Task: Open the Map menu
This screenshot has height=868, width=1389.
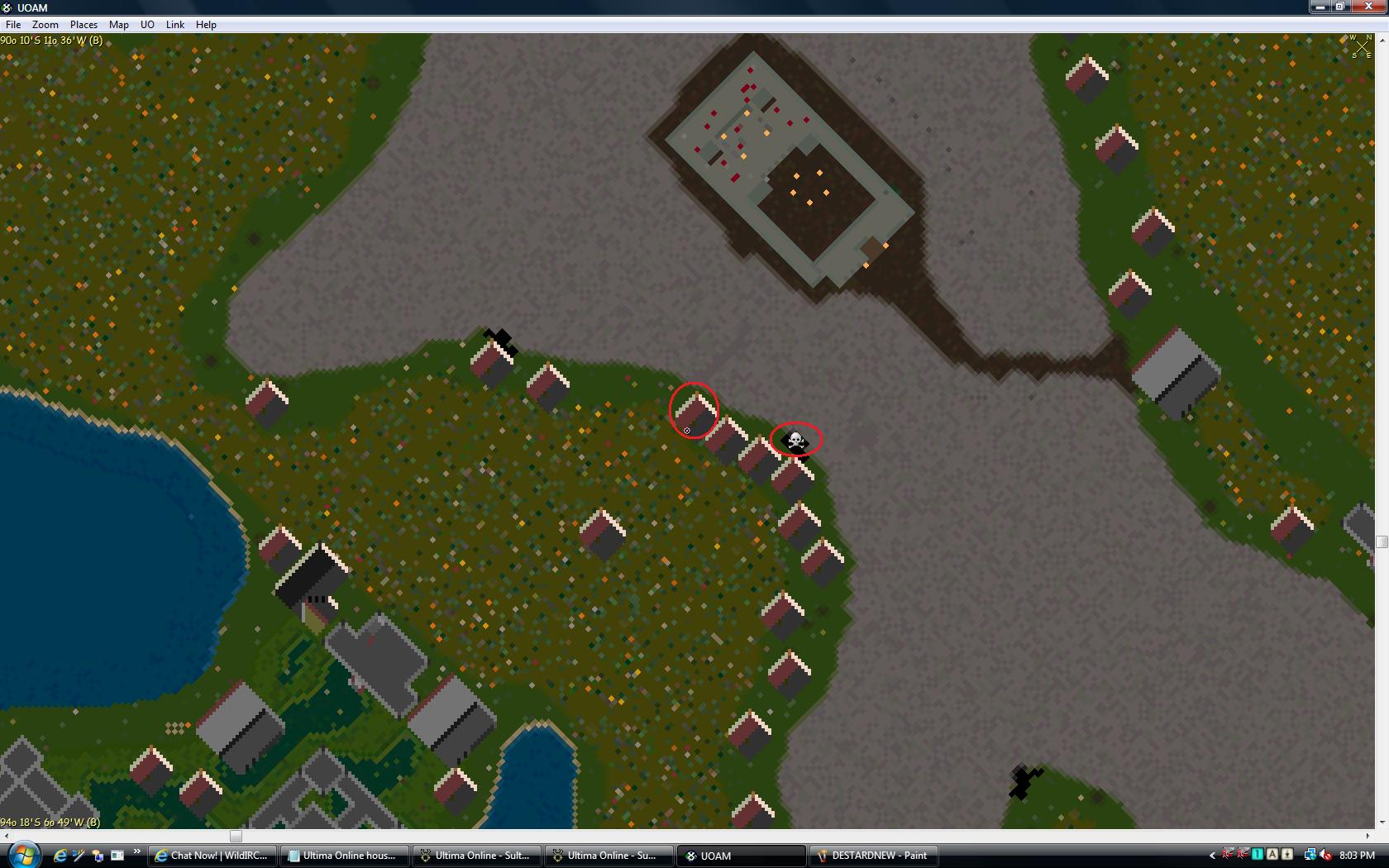Action: pos(119,25)
